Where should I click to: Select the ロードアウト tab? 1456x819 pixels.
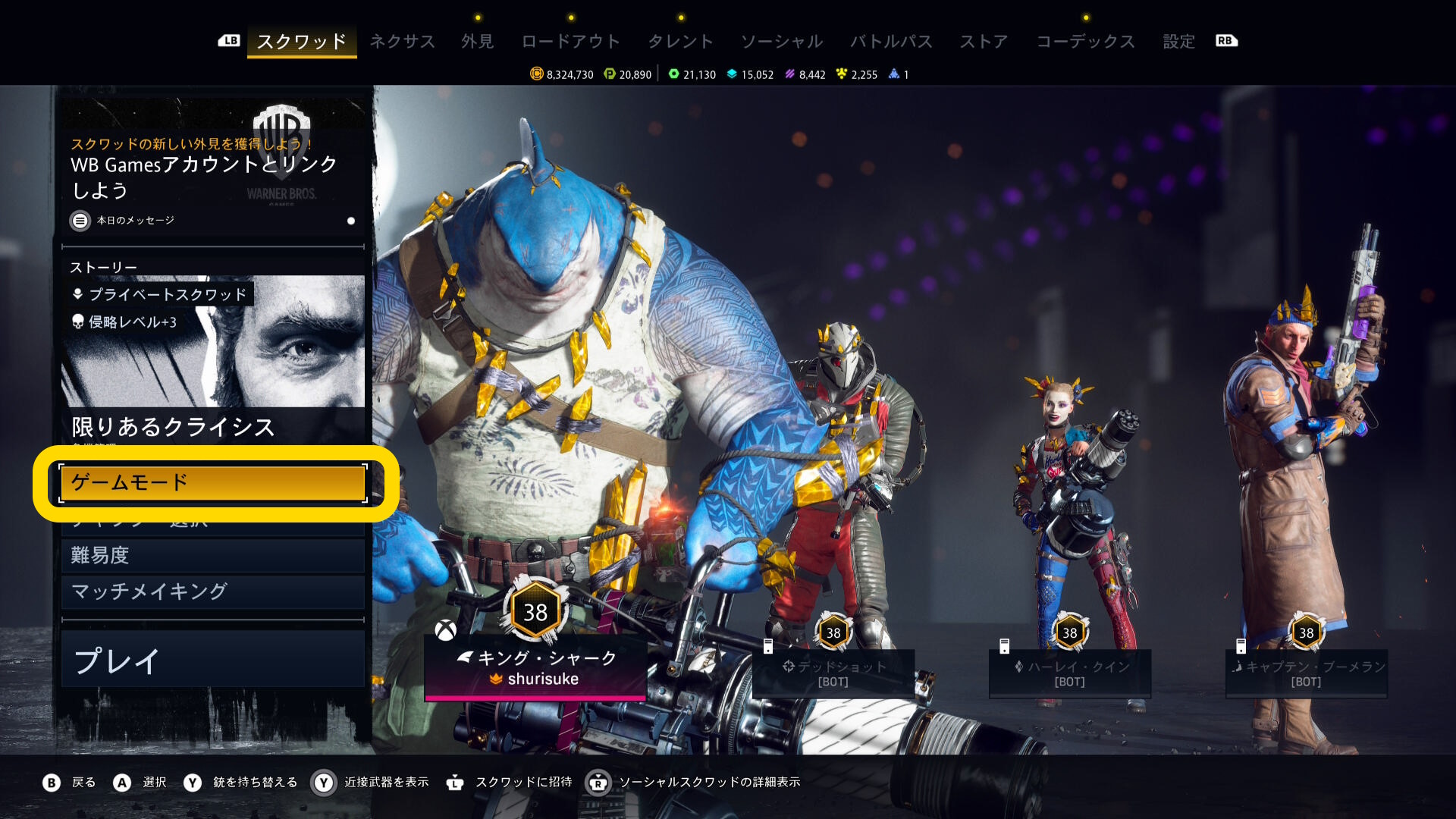(570, 41)
